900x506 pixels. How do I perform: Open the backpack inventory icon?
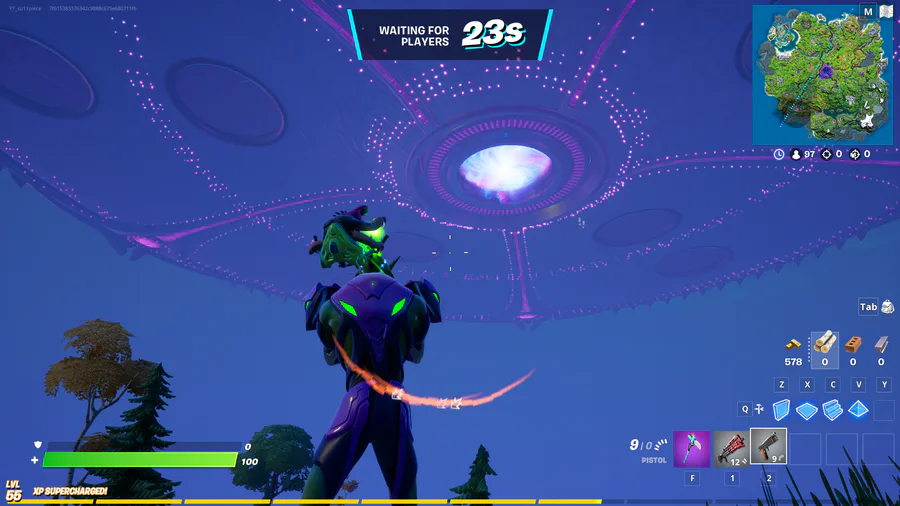click(x=885, y=308)
